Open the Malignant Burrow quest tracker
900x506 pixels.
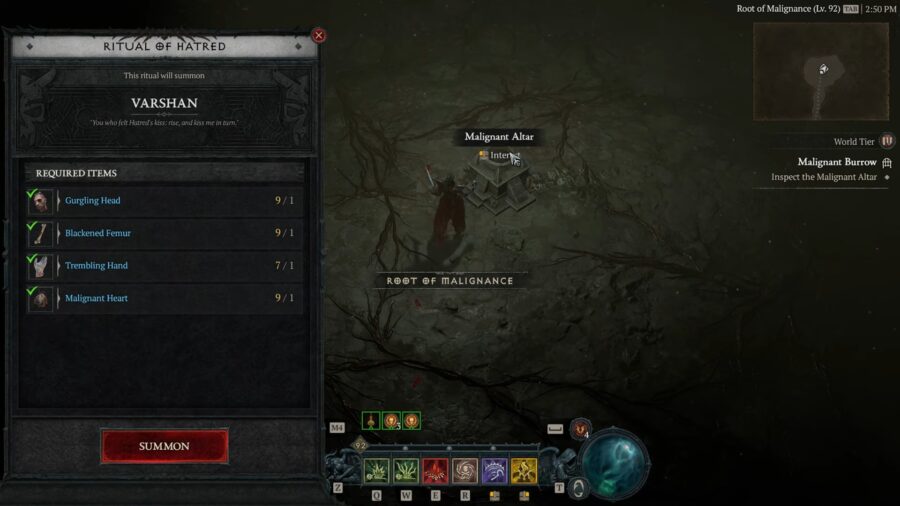click(x=837, y=162)
